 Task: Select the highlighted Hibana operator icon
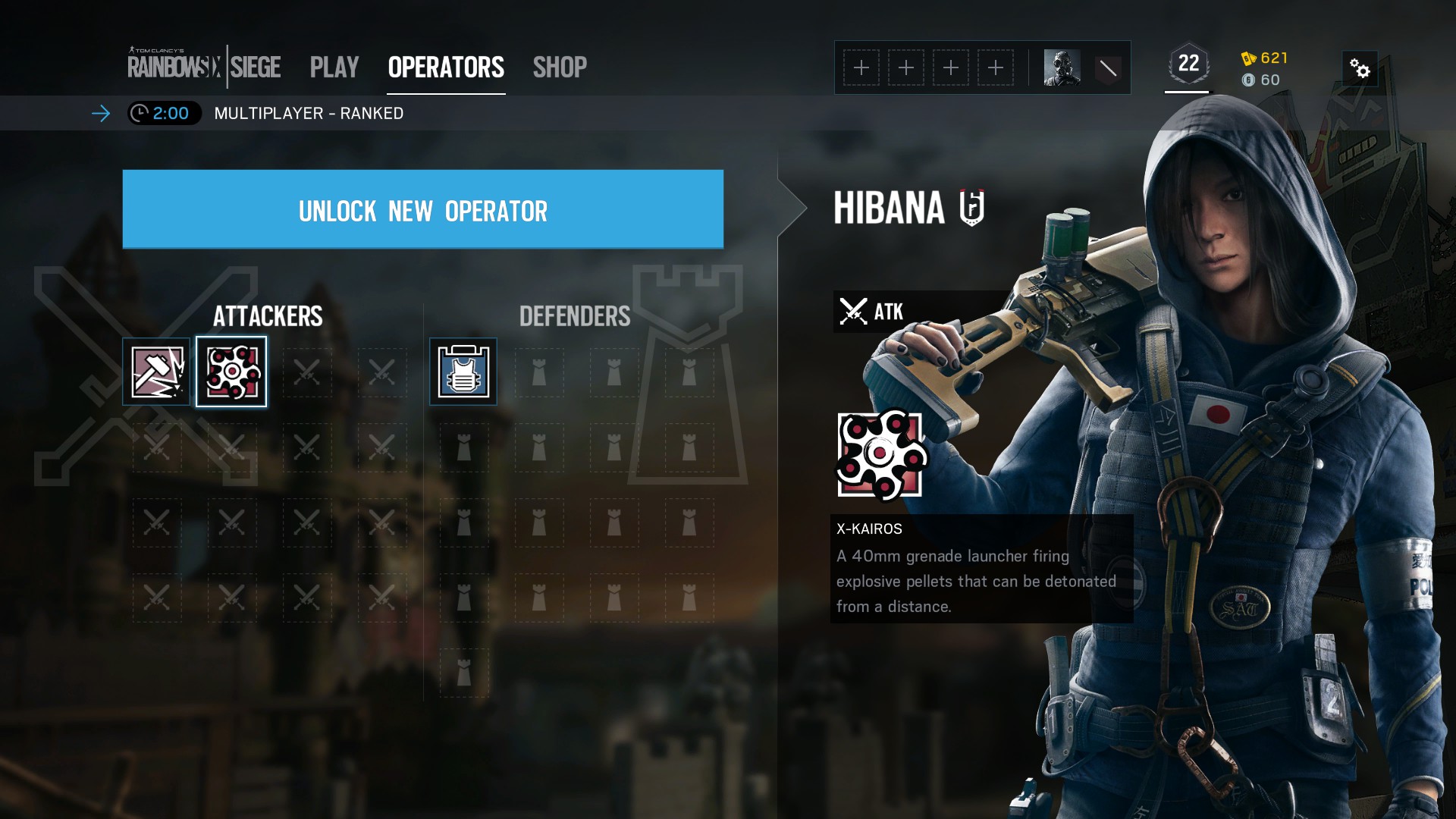(x=231, y=372)
